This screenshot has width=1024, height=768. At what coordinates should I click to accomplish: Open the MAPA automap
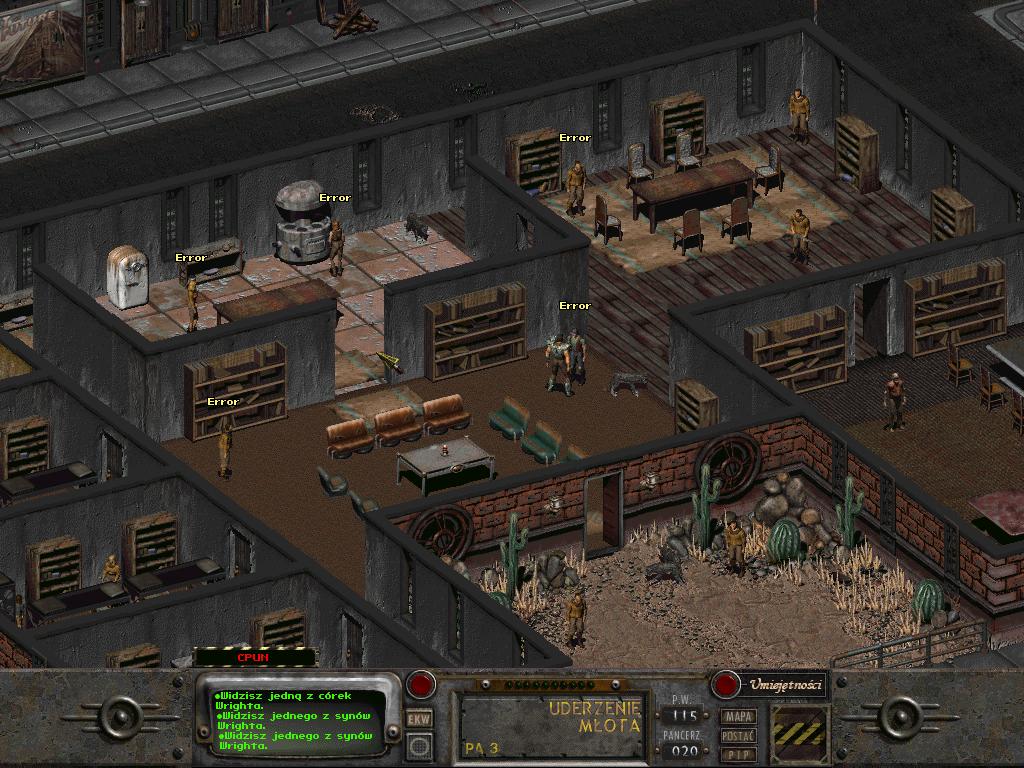pyautogui.click(x=739, y=716)
